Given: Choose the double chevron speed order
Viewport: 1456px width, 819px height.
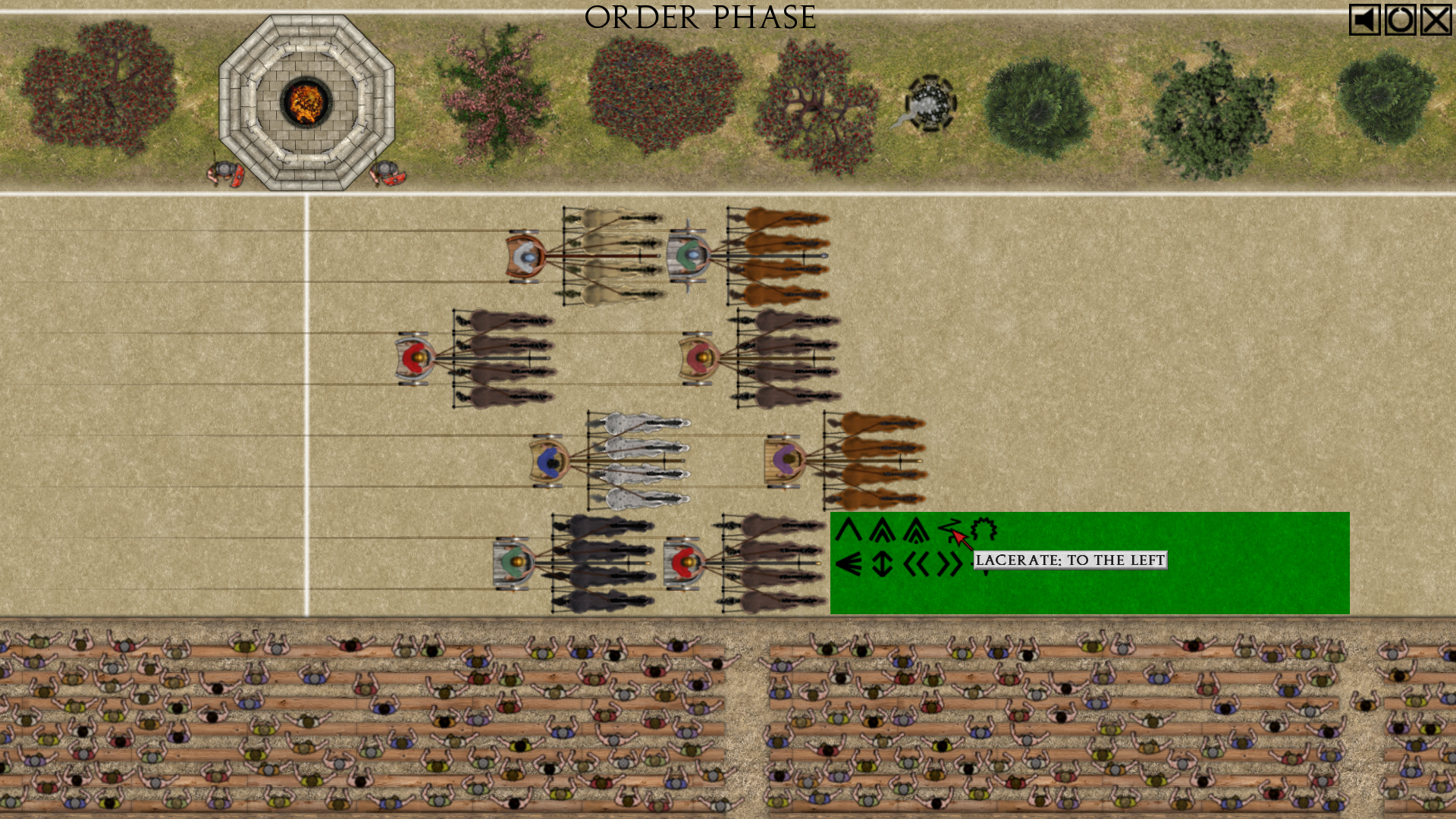Looking at the screenshot, I should click(x=882, y=530).
